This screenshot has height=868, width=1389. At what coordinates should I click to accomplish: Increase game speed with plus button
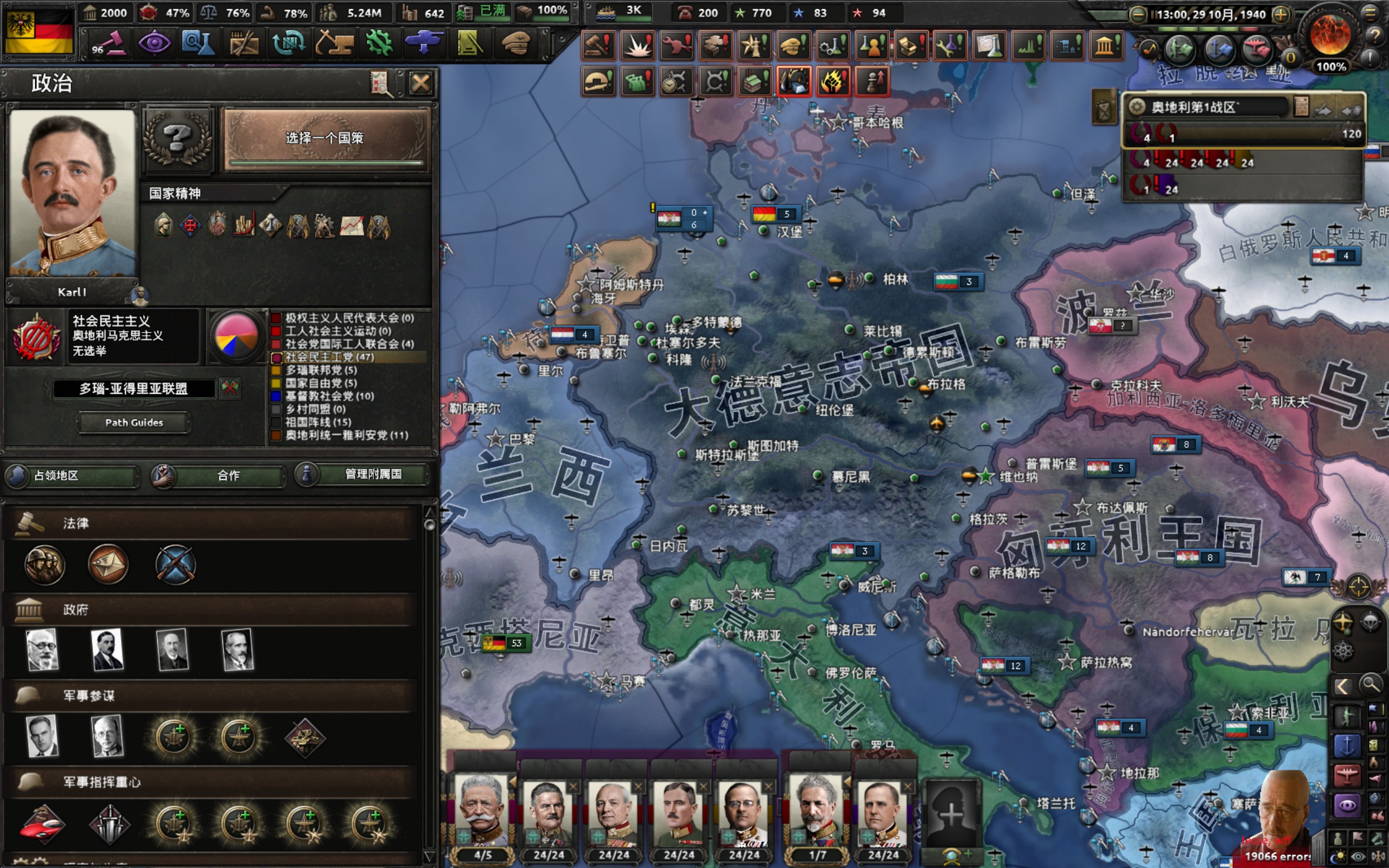[1280, 15]
